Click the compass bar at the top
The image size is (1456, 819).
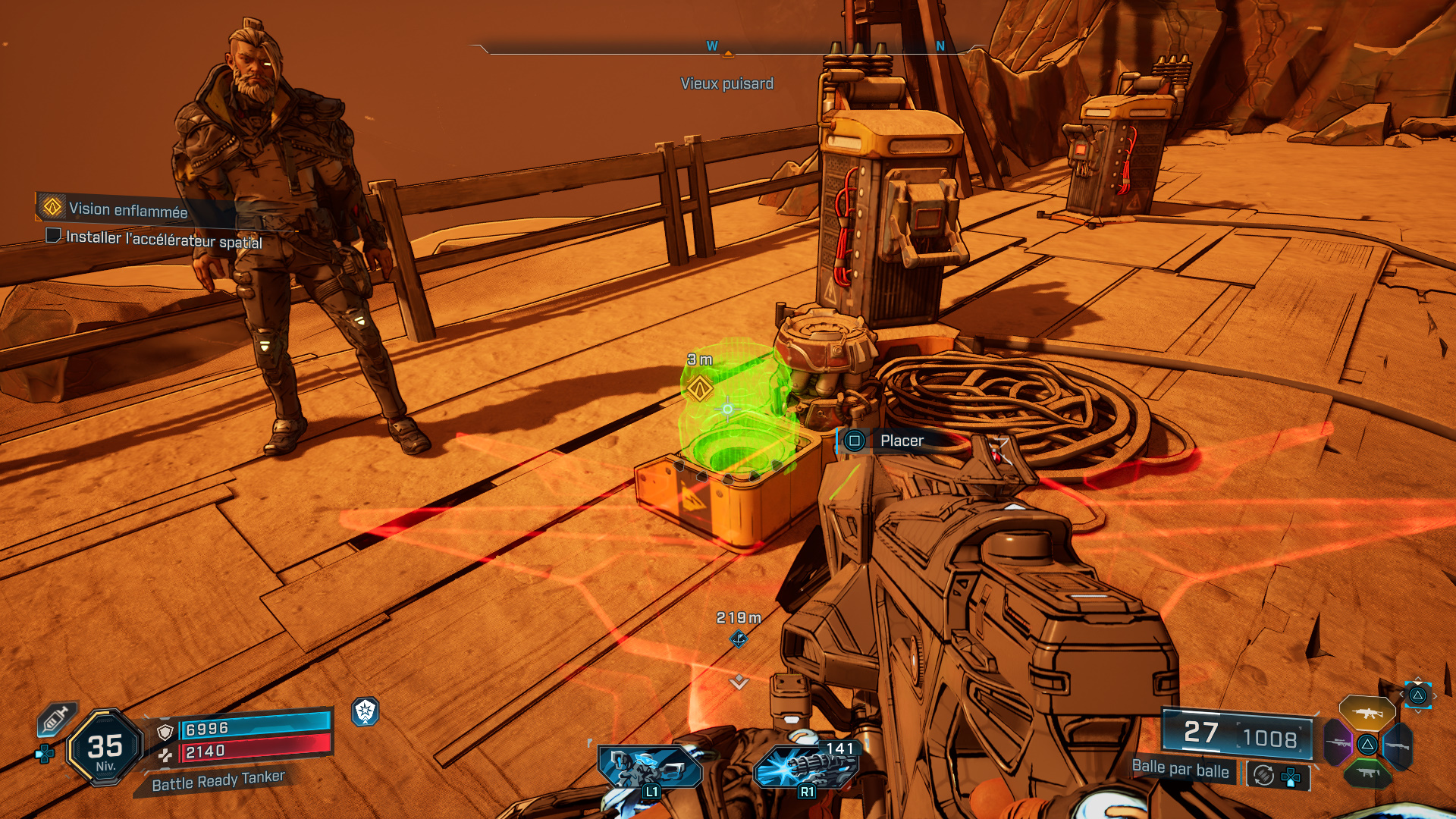click(x=727, y=49)
